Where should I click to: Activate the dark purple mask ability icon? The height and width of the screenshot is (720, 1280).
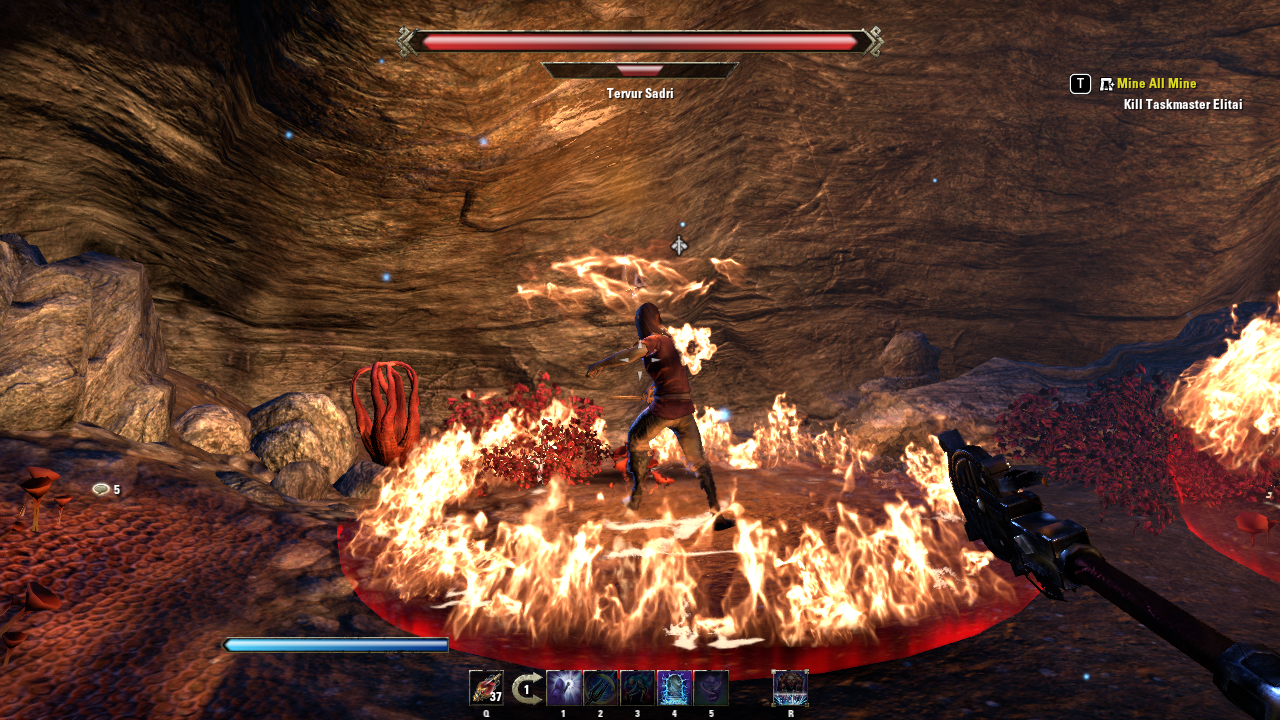(x=711, y=688)
